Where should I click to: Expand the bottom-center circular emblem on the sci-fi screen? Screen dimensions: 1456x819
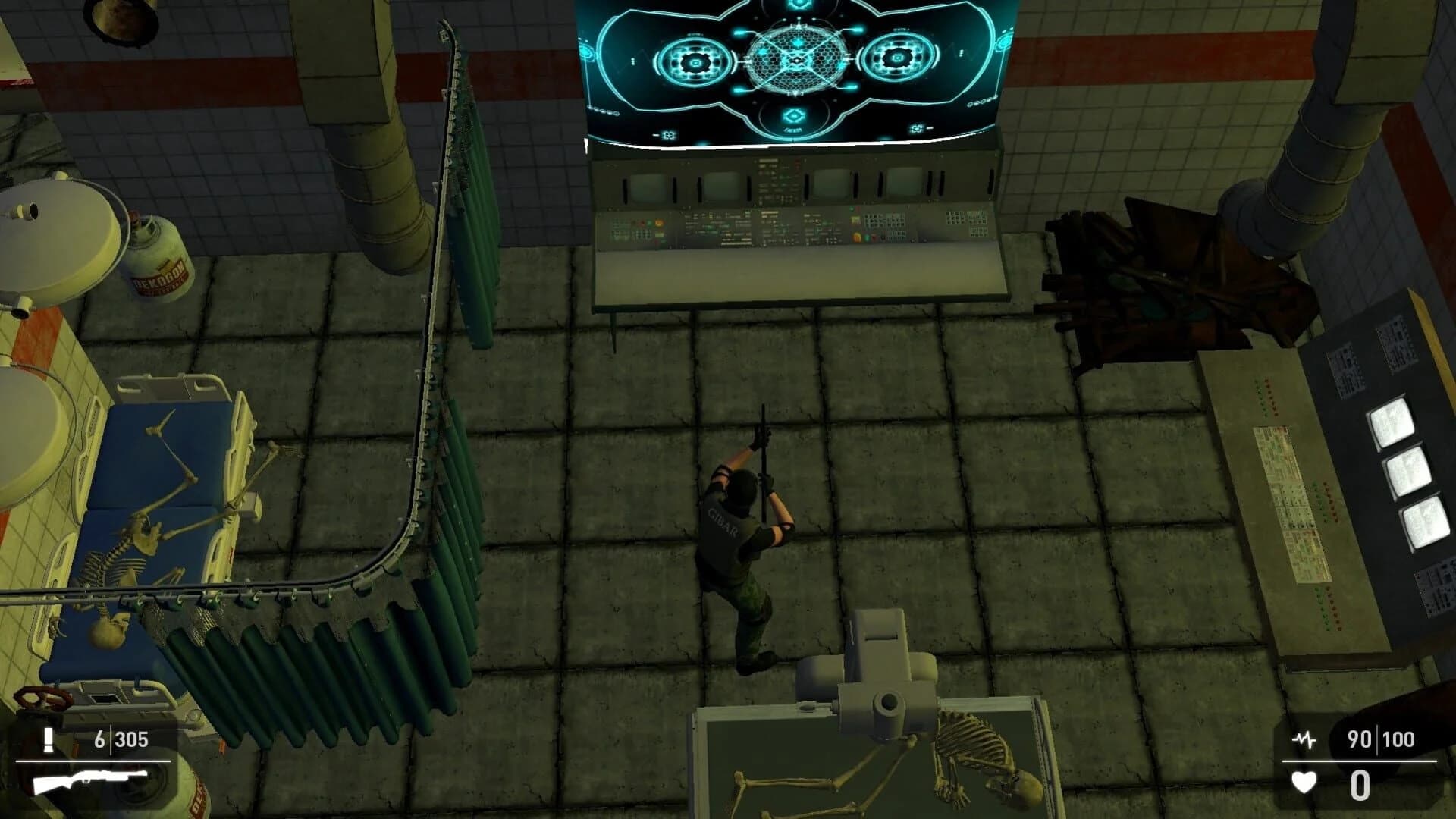(793, 115)
